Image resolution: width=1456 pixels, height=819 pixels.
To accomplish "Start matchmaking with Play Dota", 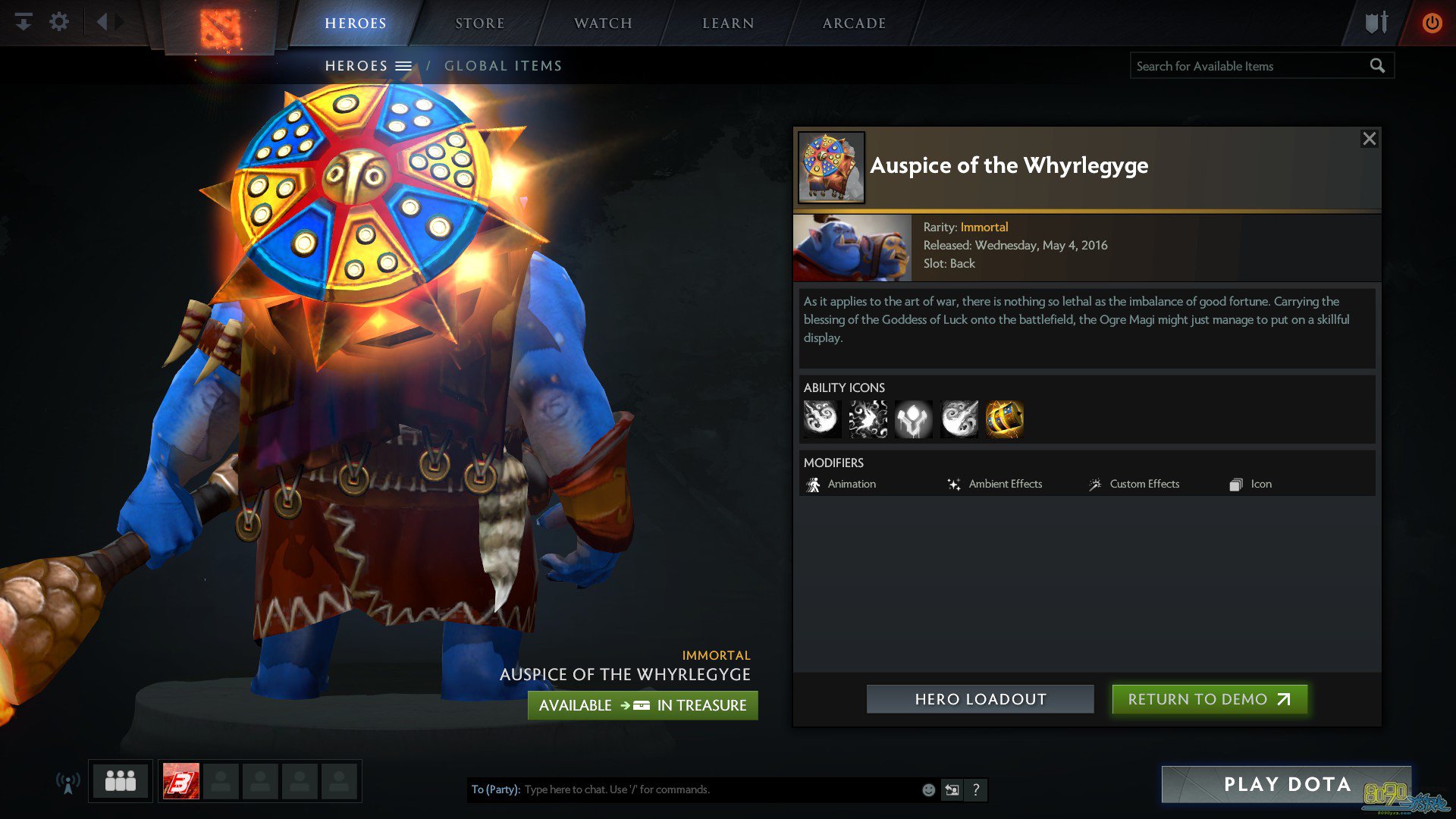I will [1286, 784].
